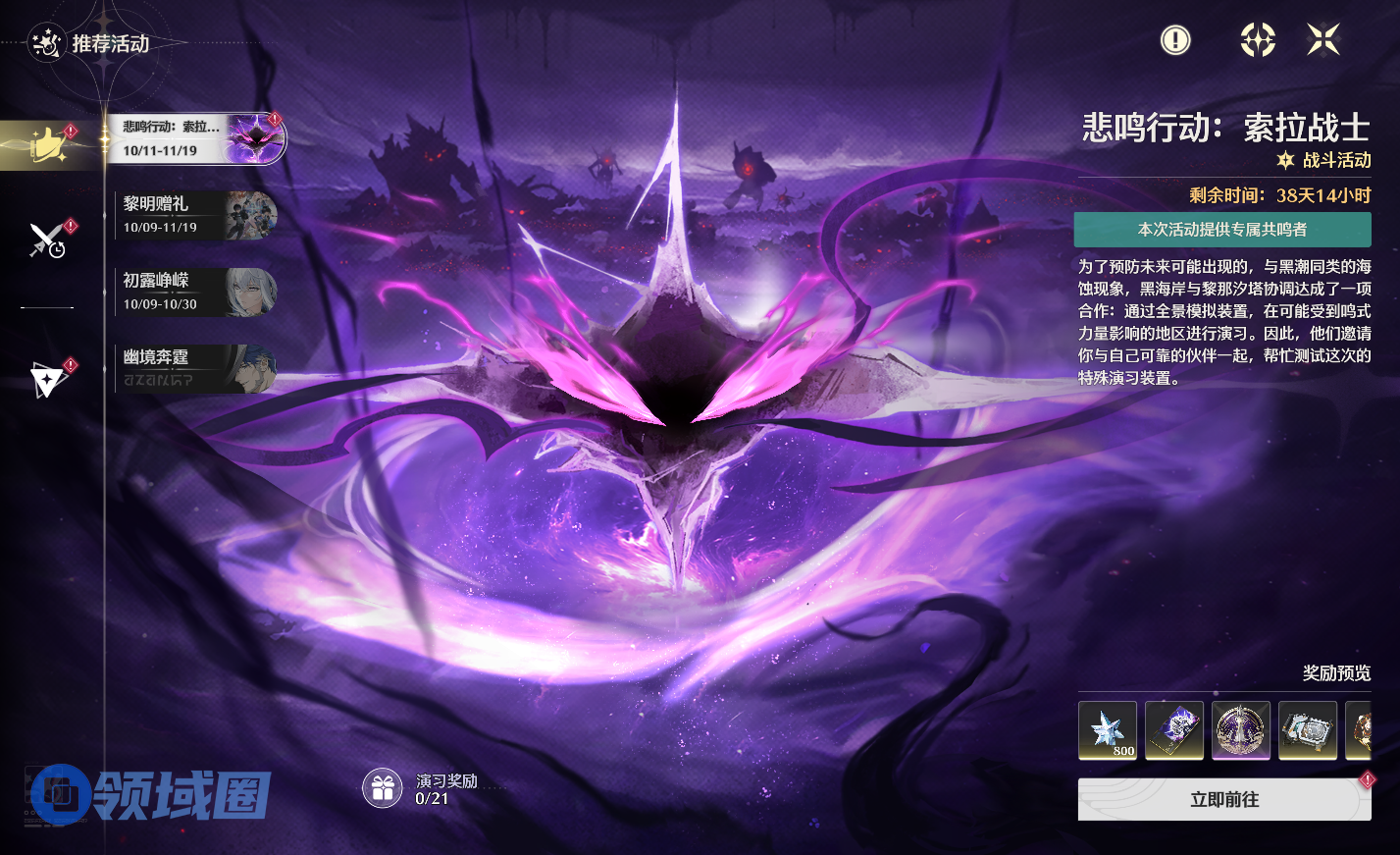Open the 演习奖励 gift box icon
This screenshot has width=1400, height=855.
coord(383,788)
